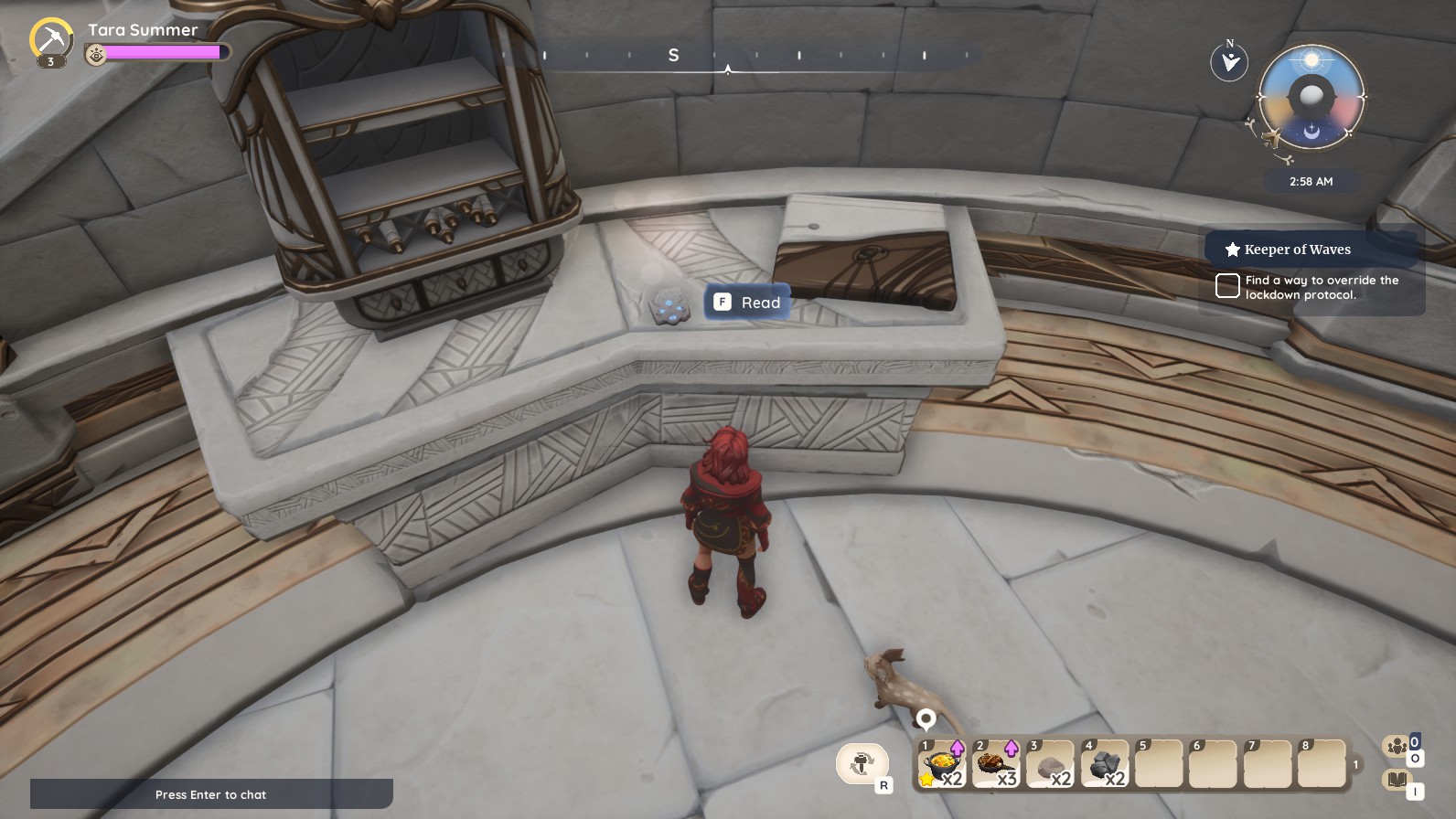Select the grilled meat in slot 2
Image resolution: width=1456 pixels, height=819 pixels.
pos(995,766)
